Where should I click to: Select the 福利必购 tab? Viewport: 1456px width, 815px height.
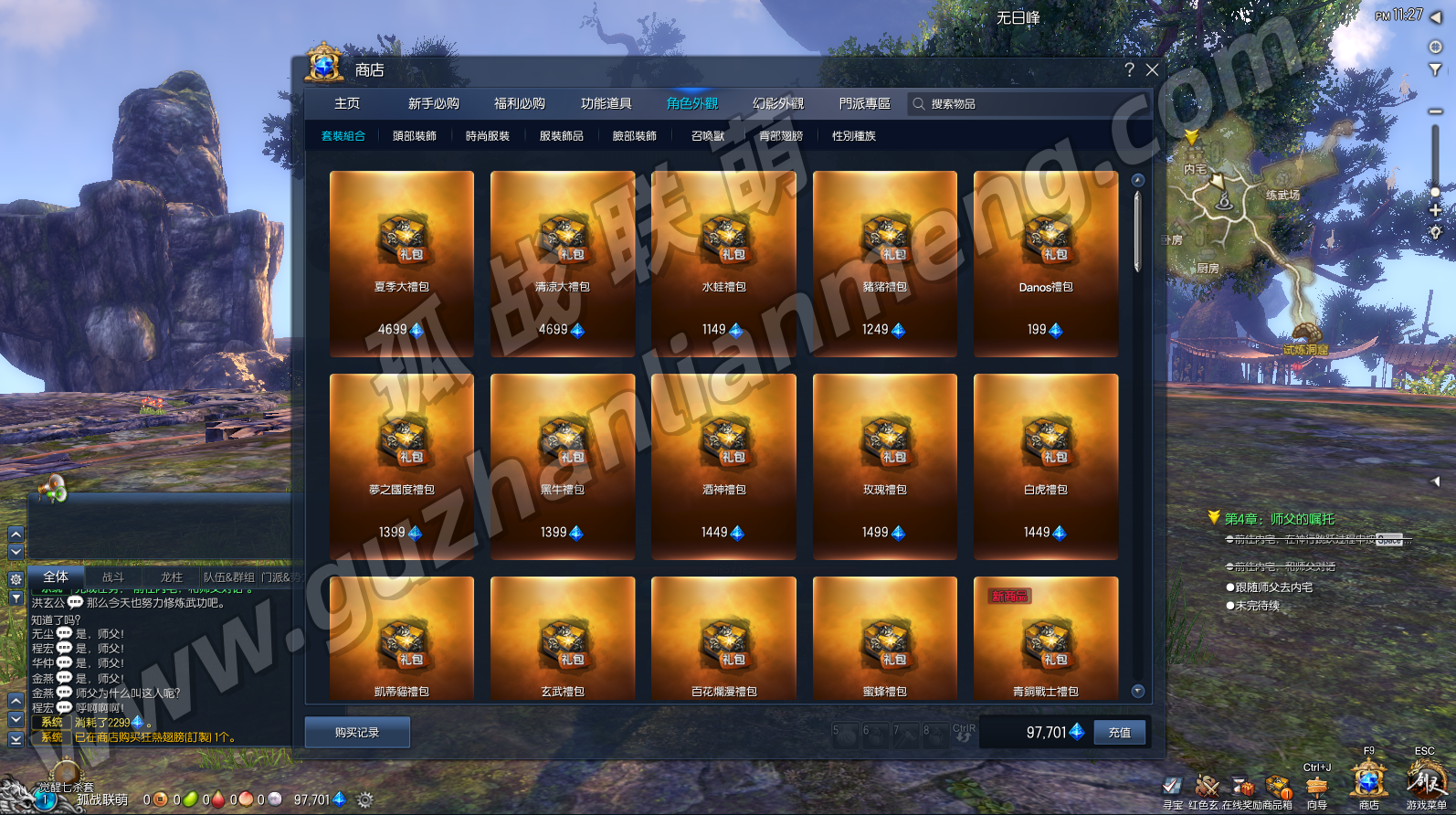[x=519, y=104]
